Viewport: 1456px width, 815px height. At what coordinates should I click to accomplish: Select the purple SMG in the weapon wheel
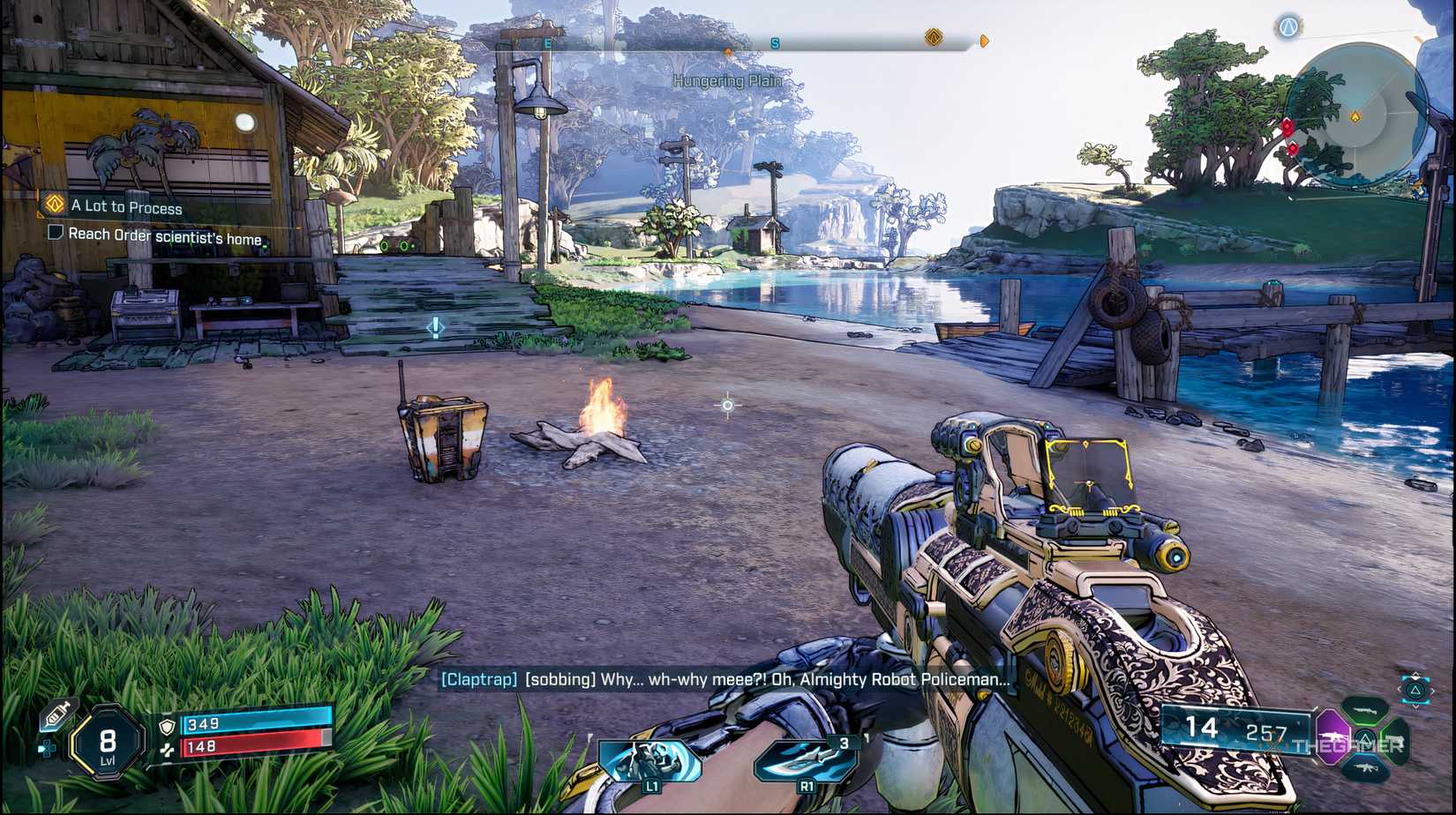[1334, 739]
